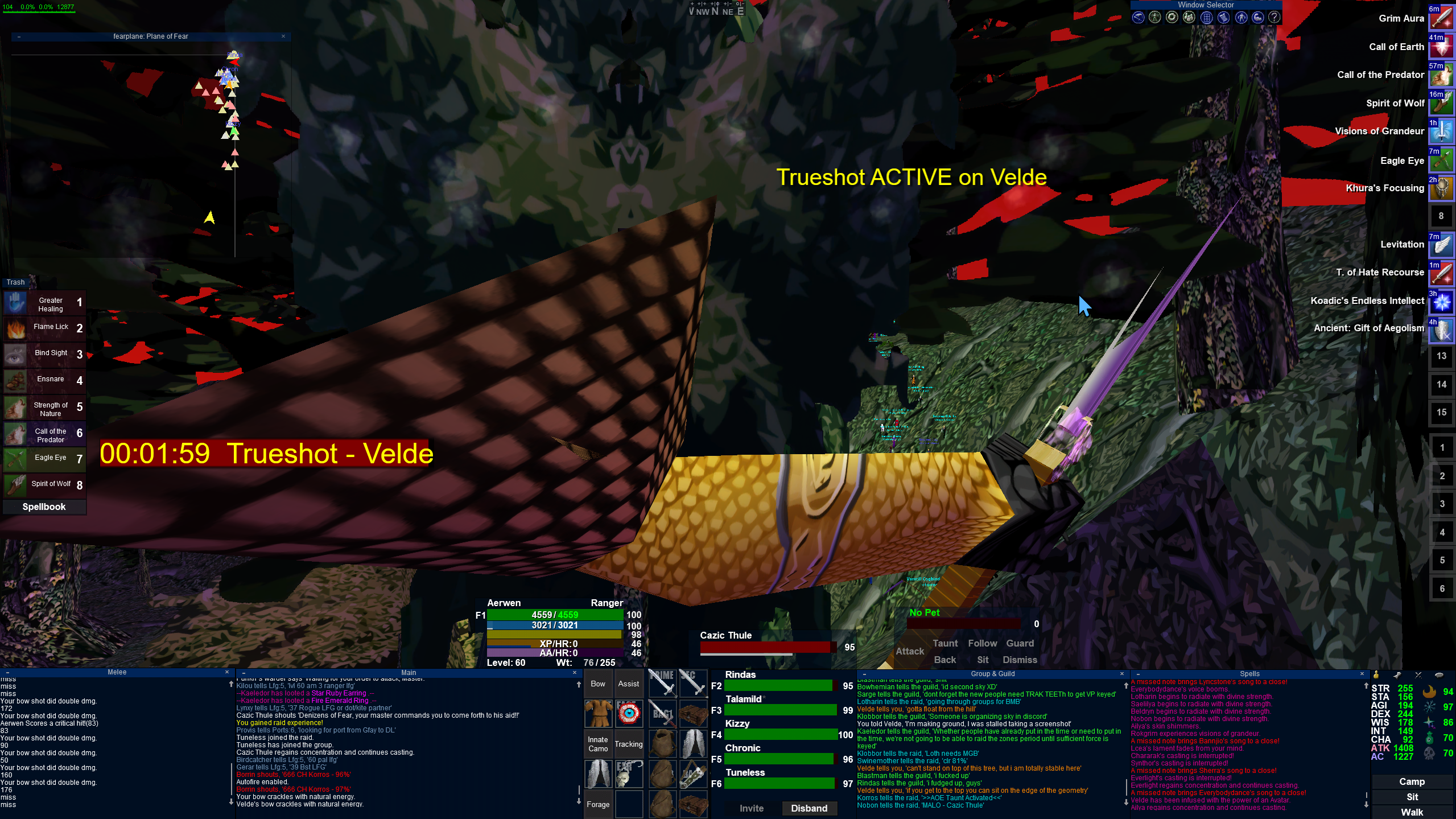Click the Camp button
Image resolution: width=1456 pixels, height=819 pixels.
coord(1412,781)
